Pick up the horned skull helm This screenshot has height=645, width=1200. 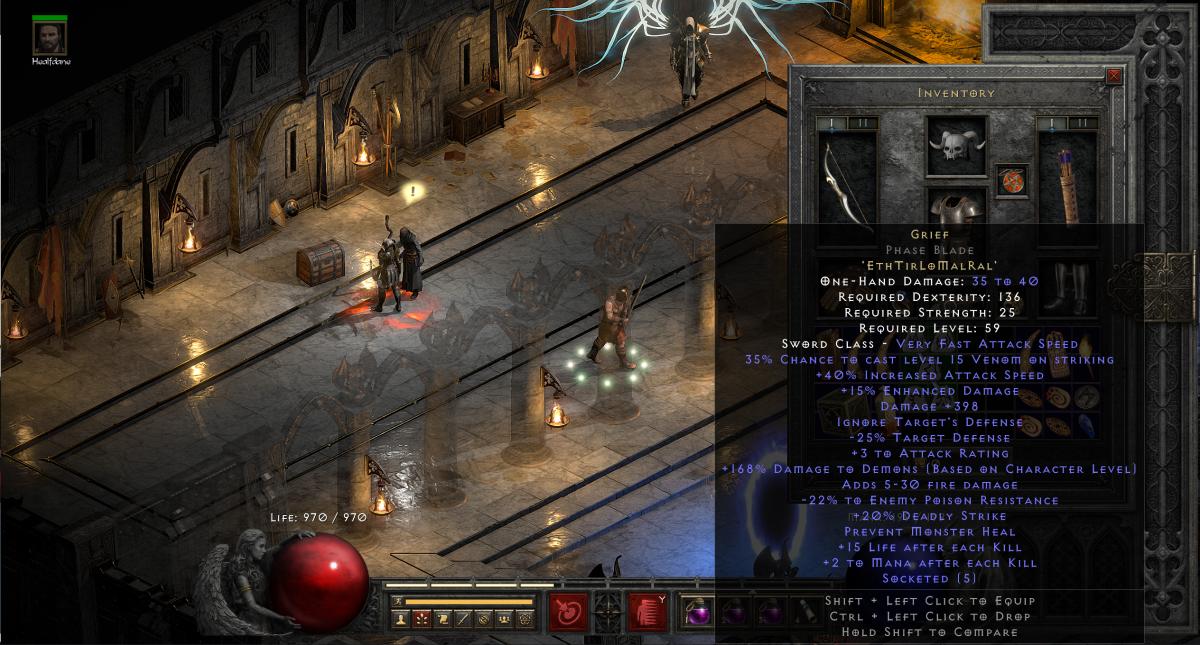click(956, 147)
